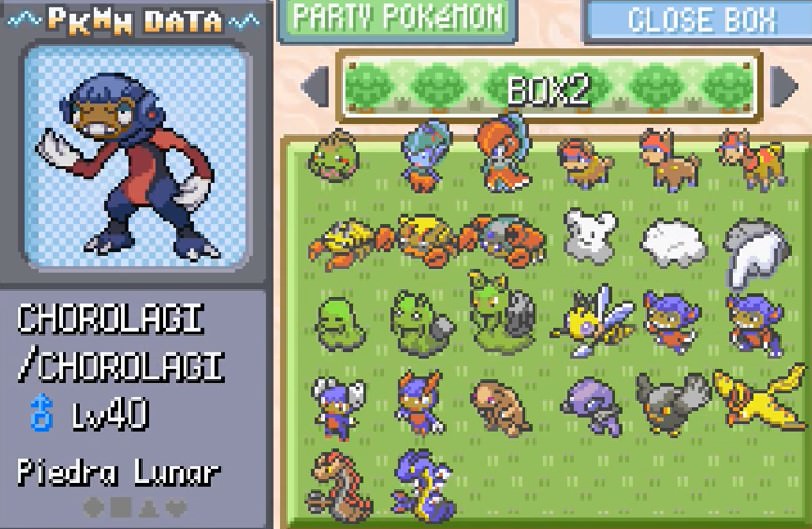Select the yellow bee Pokémon
The width and height of the screenshot is (812, 529).
[x=590, y=320]
